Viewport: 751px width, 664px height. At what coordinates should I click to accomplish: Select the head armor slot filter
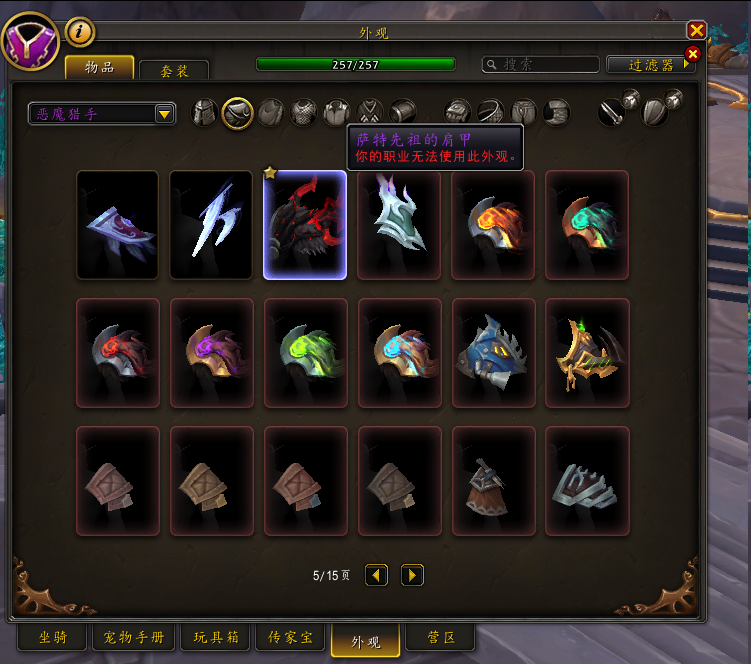click(x=205, y=112)
